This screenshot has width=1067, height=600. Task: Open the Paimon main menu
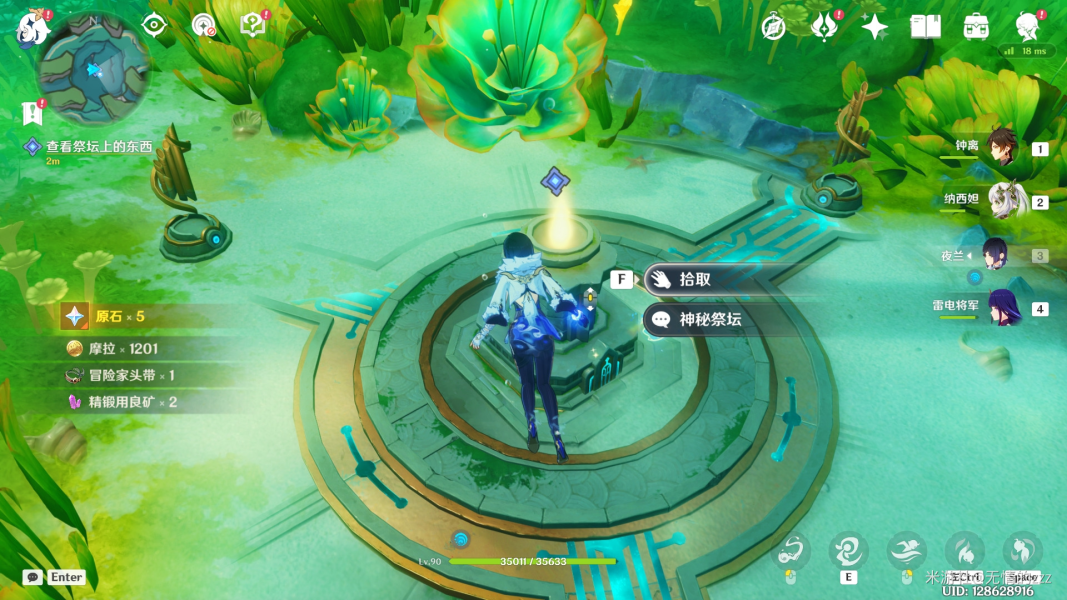[x=33, y=28]
